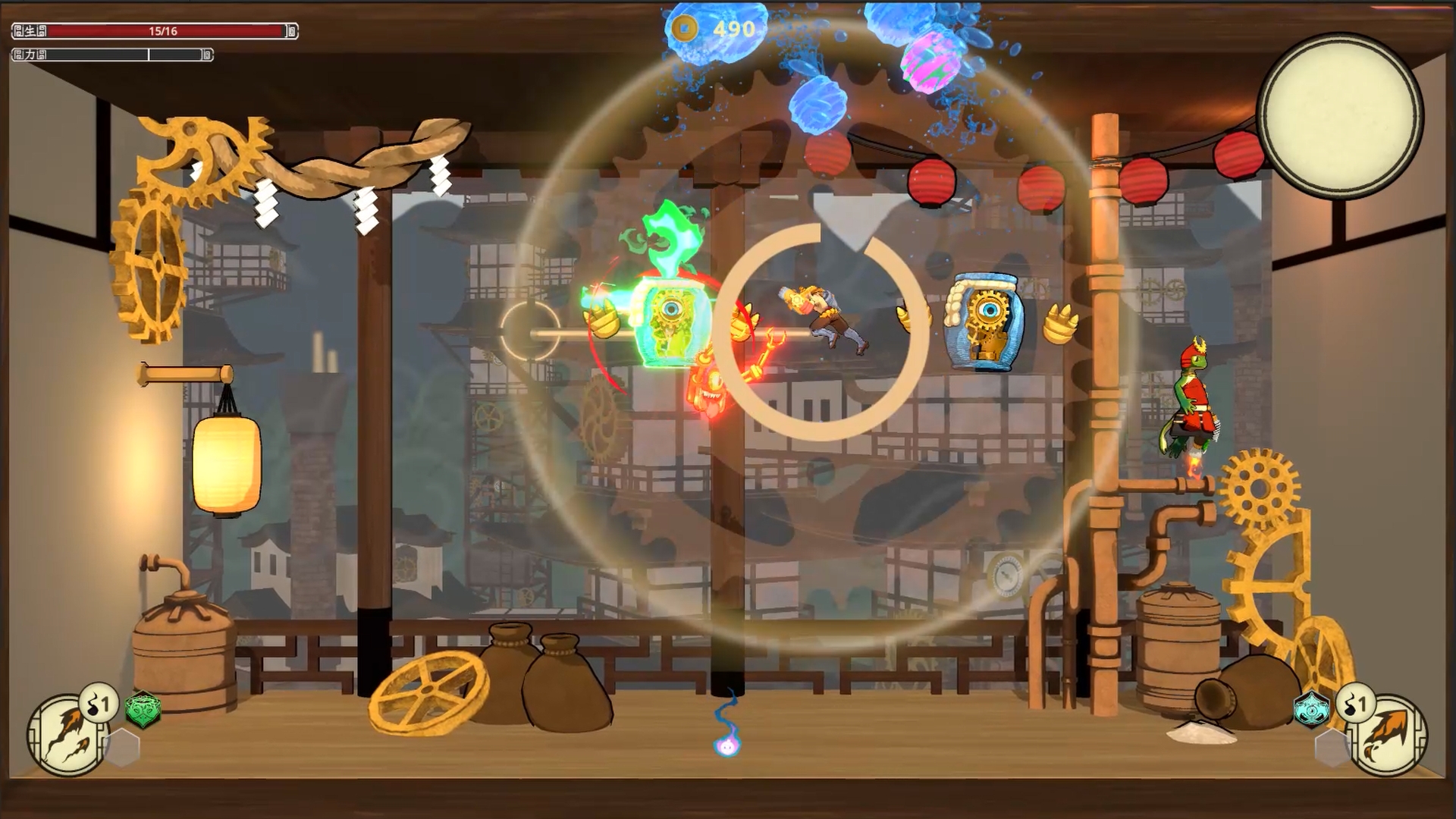Click the cyan eye-emblem hexagon icon
The width and height of the screenshot is (1456, 819).
1310,711
